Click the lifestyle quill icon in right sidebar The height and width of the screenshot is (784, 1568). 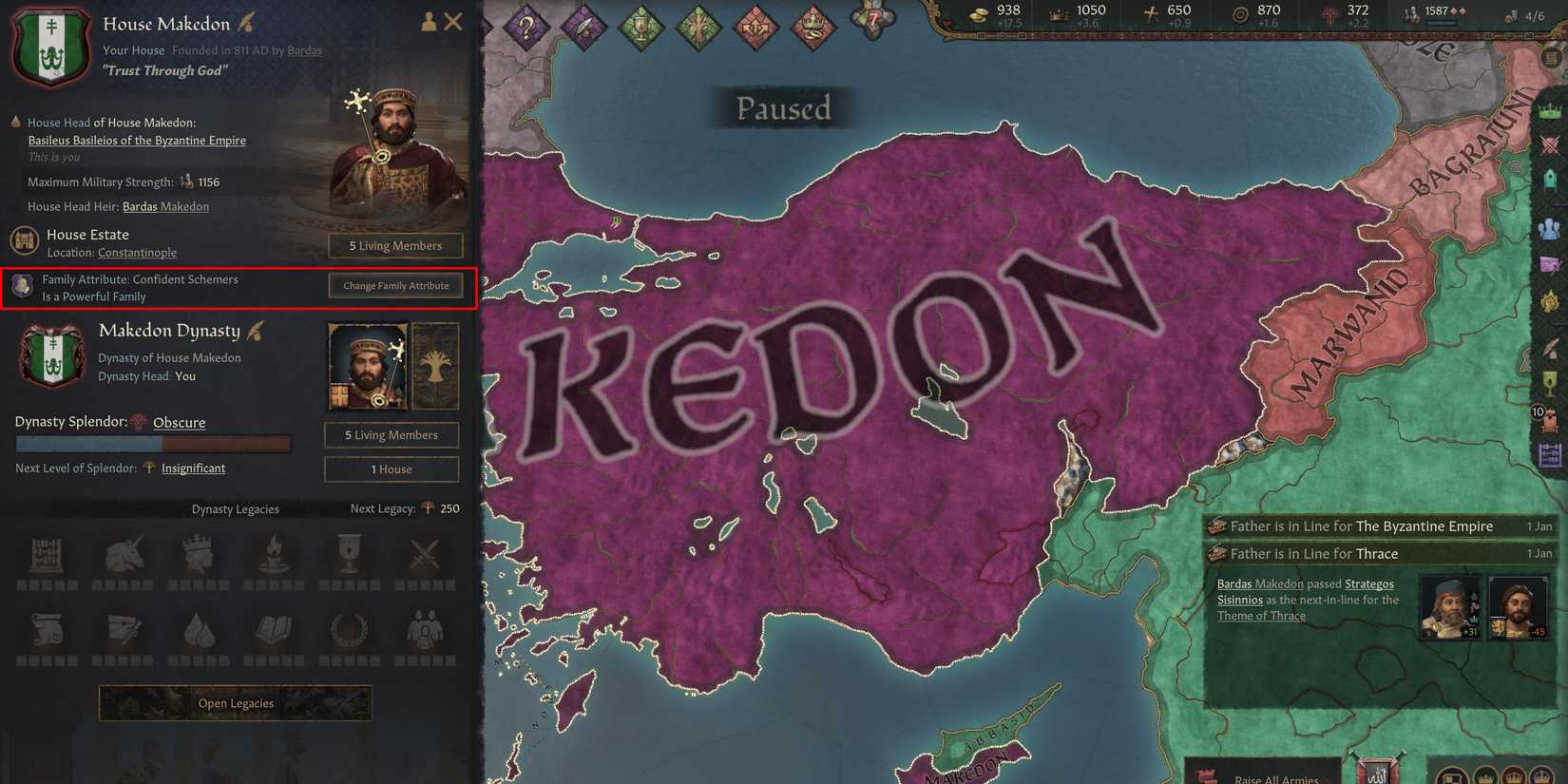1549,344
